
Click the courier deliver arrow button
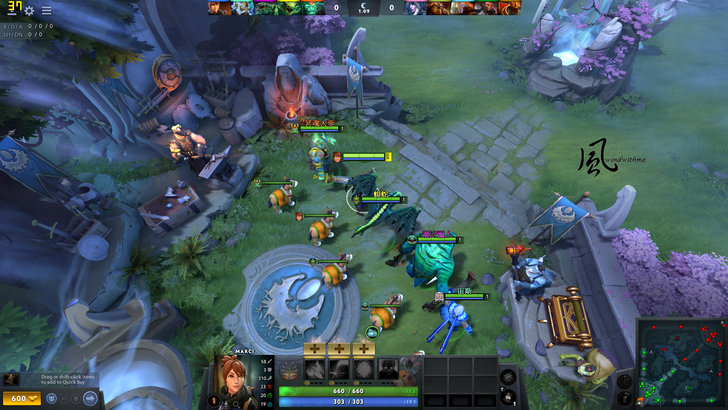[90, 398]
